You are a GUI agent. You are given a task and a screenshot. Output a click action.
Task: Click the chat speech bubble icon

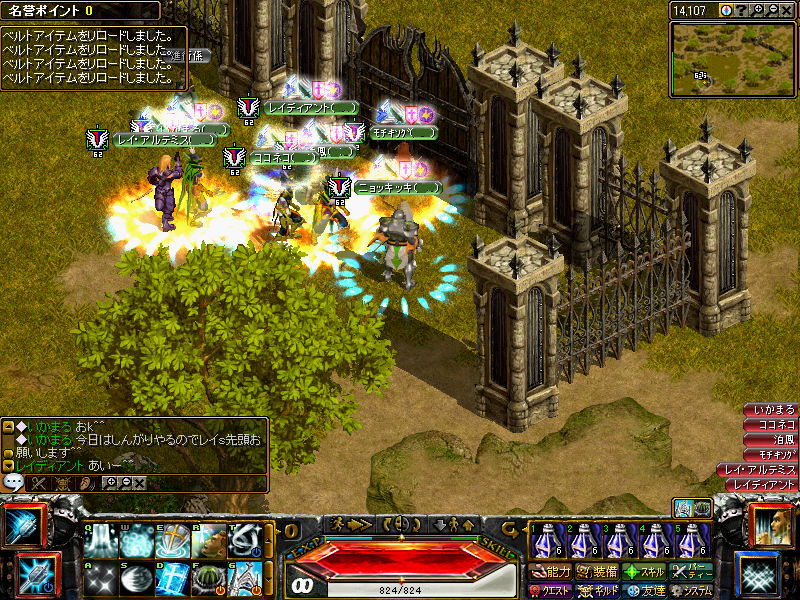[13, 481]
